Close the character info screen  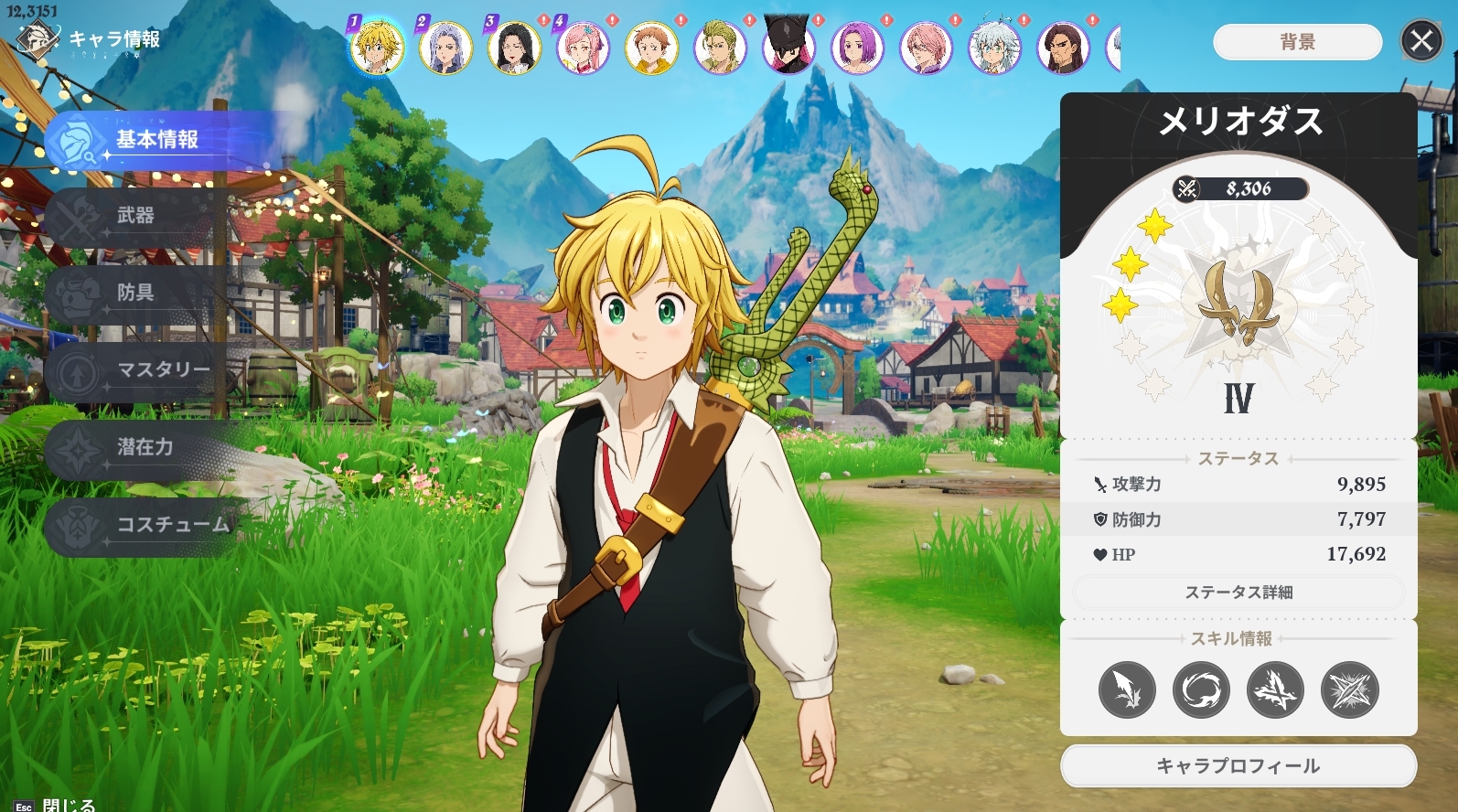click(1421, 41)
